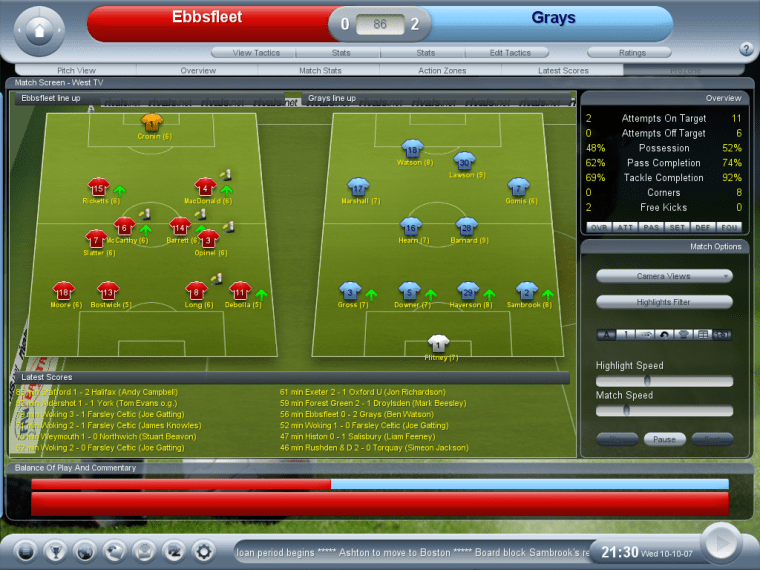Viewport: 760px width, 570px height.
Task: Open the trophy icon in bottom toolbar
Action: 55,550
